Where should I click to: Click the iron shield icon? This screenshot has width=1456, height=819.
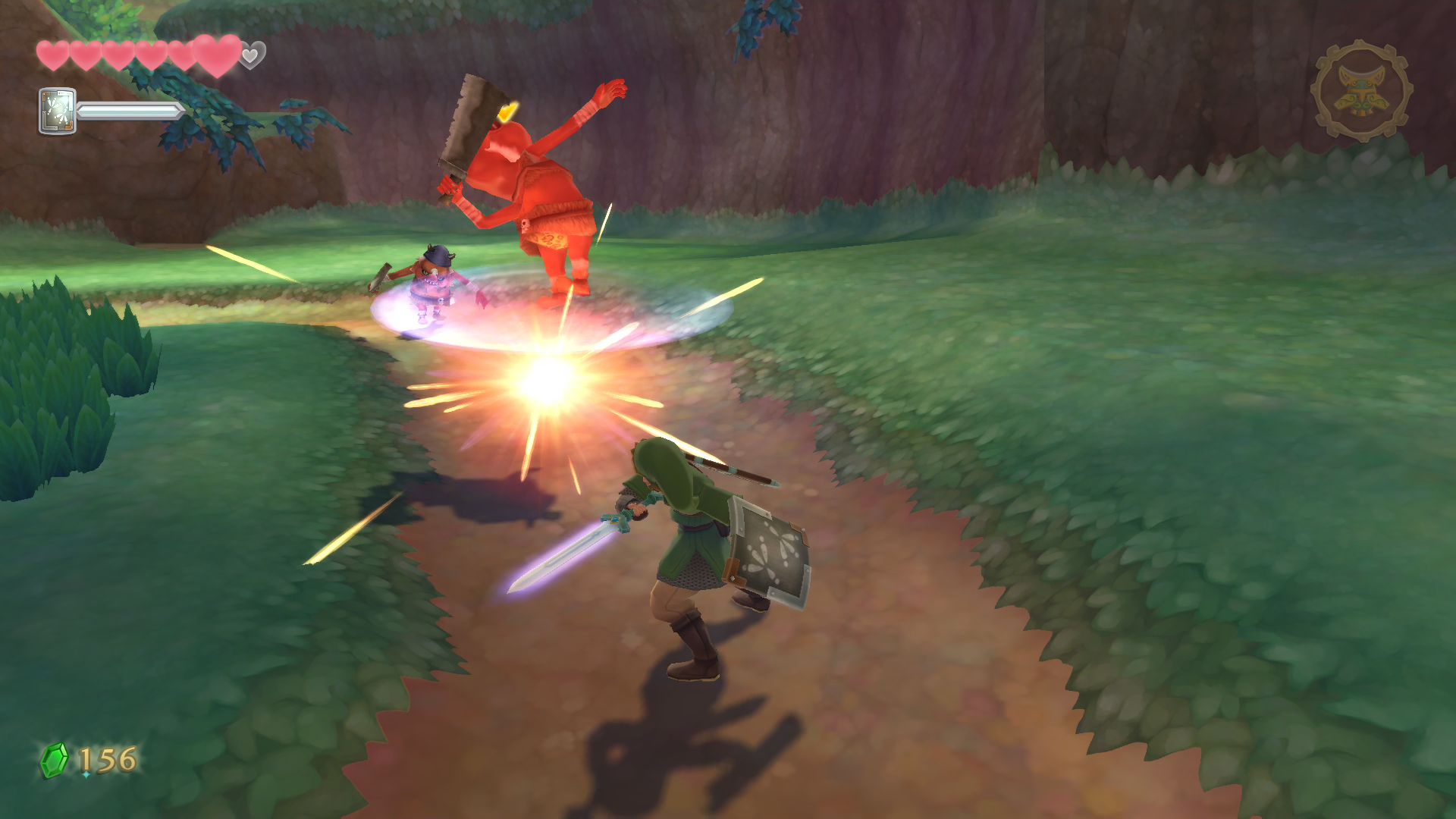tap(58, 111)
